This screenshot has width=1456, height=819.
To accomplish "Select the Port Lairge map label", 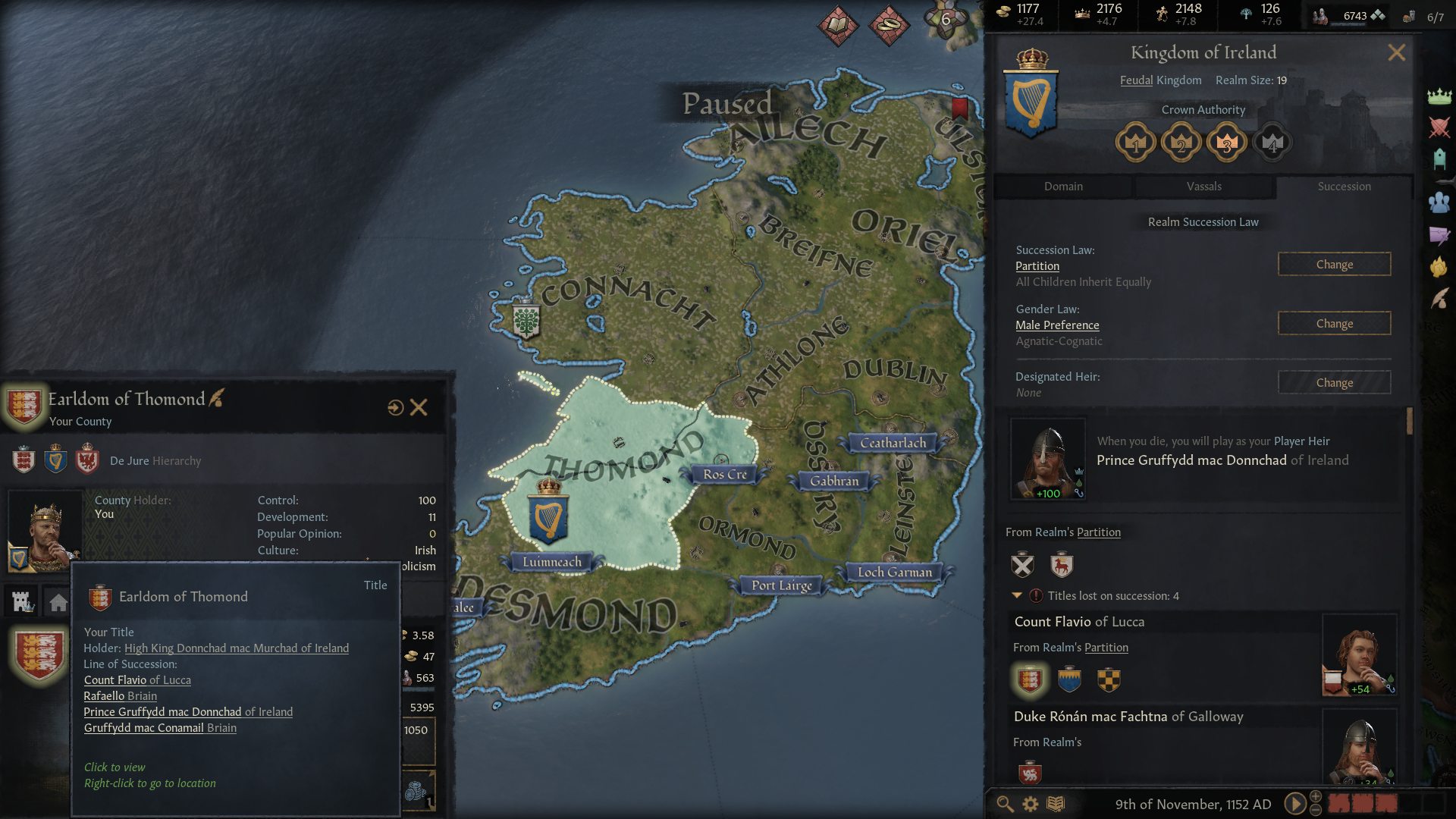I will [782, 585].
